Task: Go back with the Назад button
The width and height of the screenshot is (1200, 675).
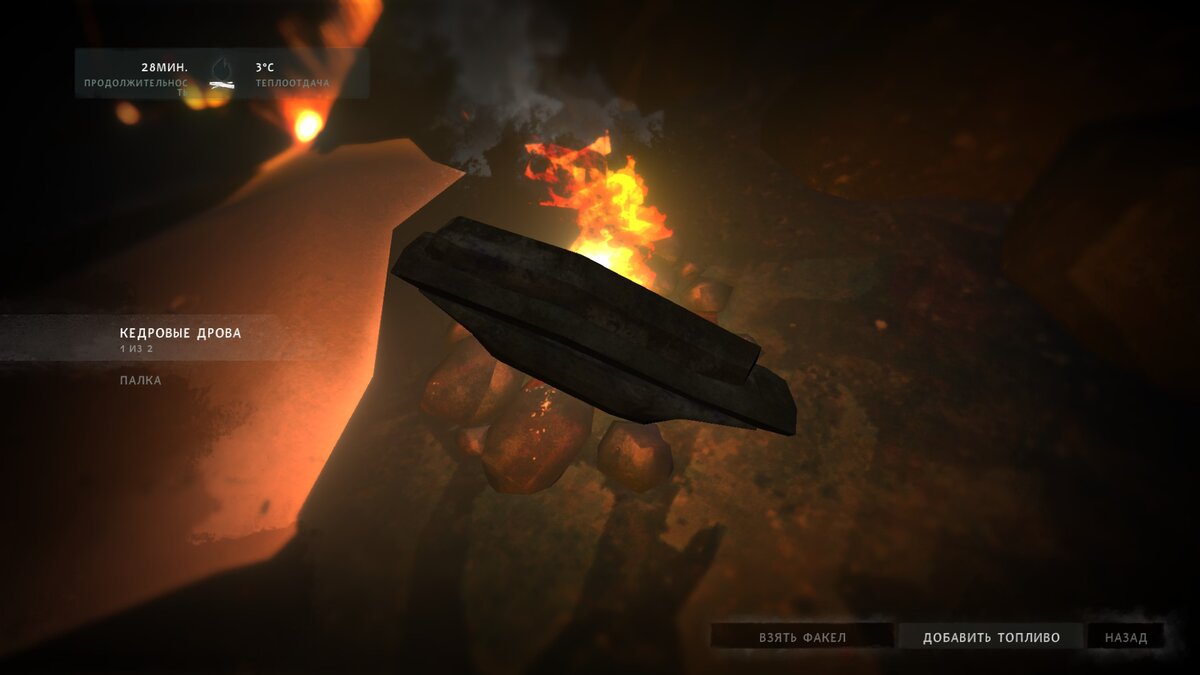Action: pyautogui.click(x=1126, y=637)
